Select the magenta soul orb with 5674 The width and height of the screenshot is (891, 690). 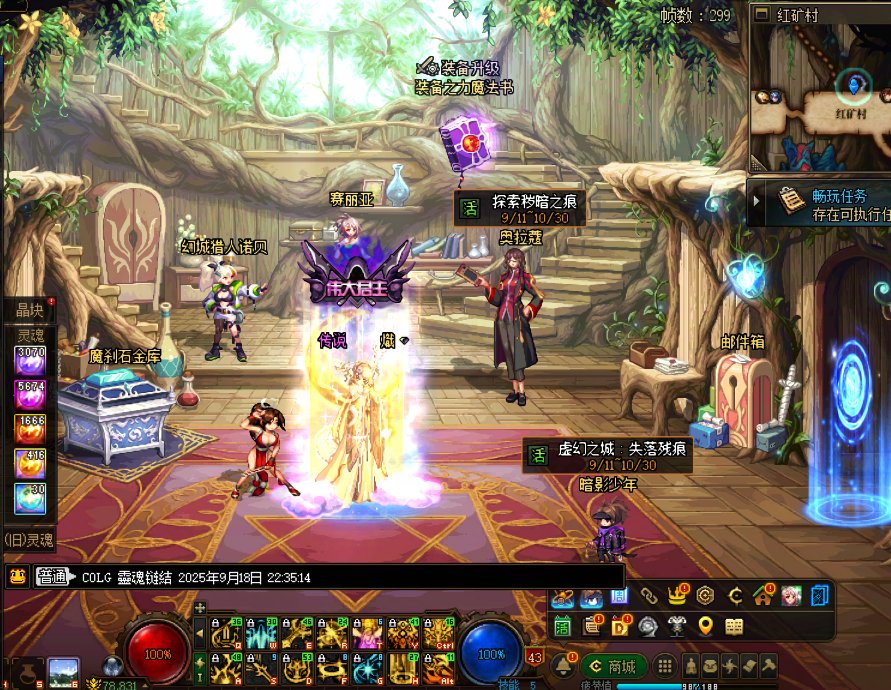point(29,393)
